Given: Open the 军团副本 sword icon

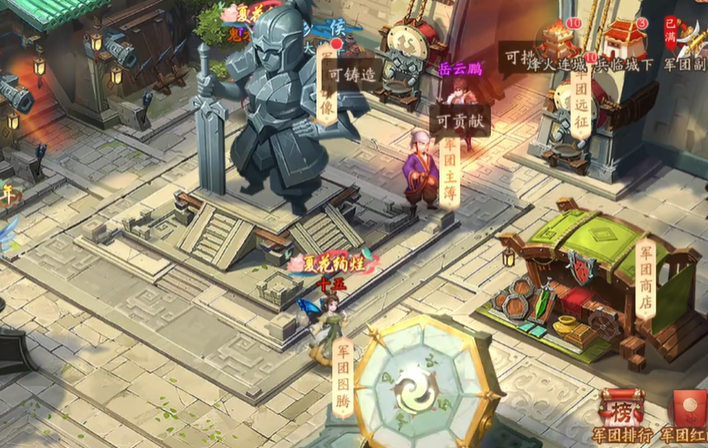Looking at the screenshot, I should pos(687,43).
